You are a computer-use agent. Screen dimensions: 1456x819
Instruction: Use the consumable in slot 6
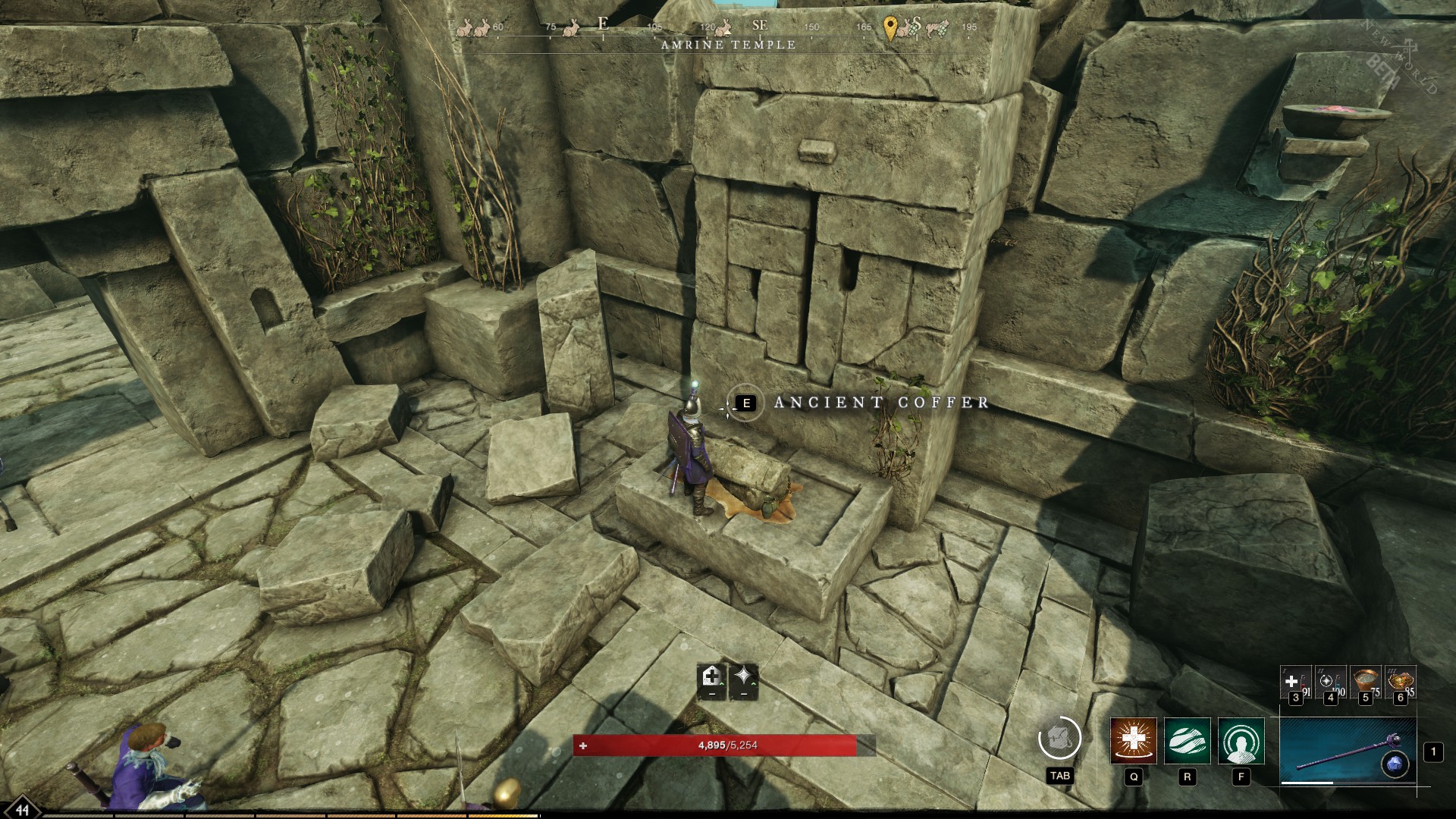pos(1401,680)
